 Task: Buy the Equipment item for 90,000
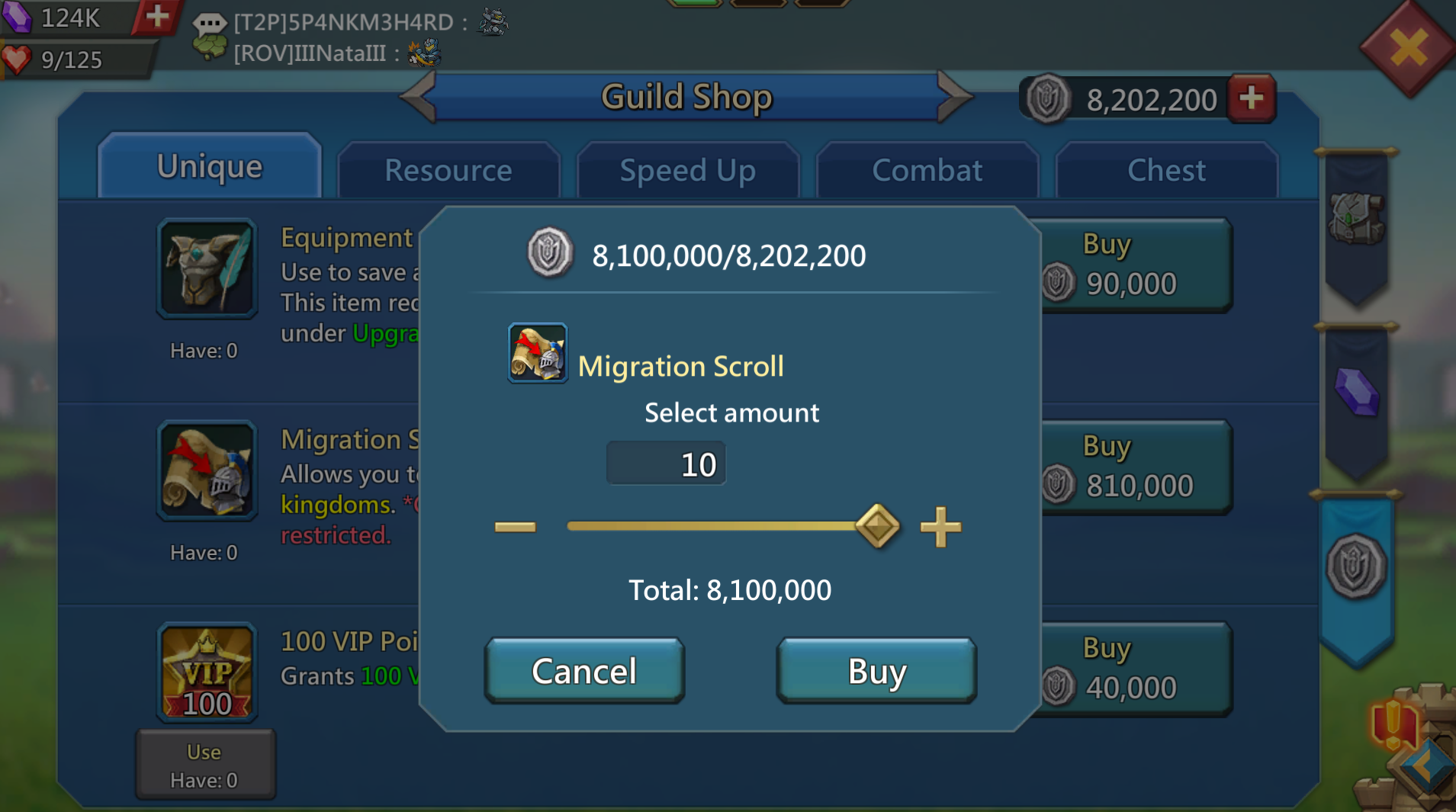pyautogui.click(x=1136, y=265)
